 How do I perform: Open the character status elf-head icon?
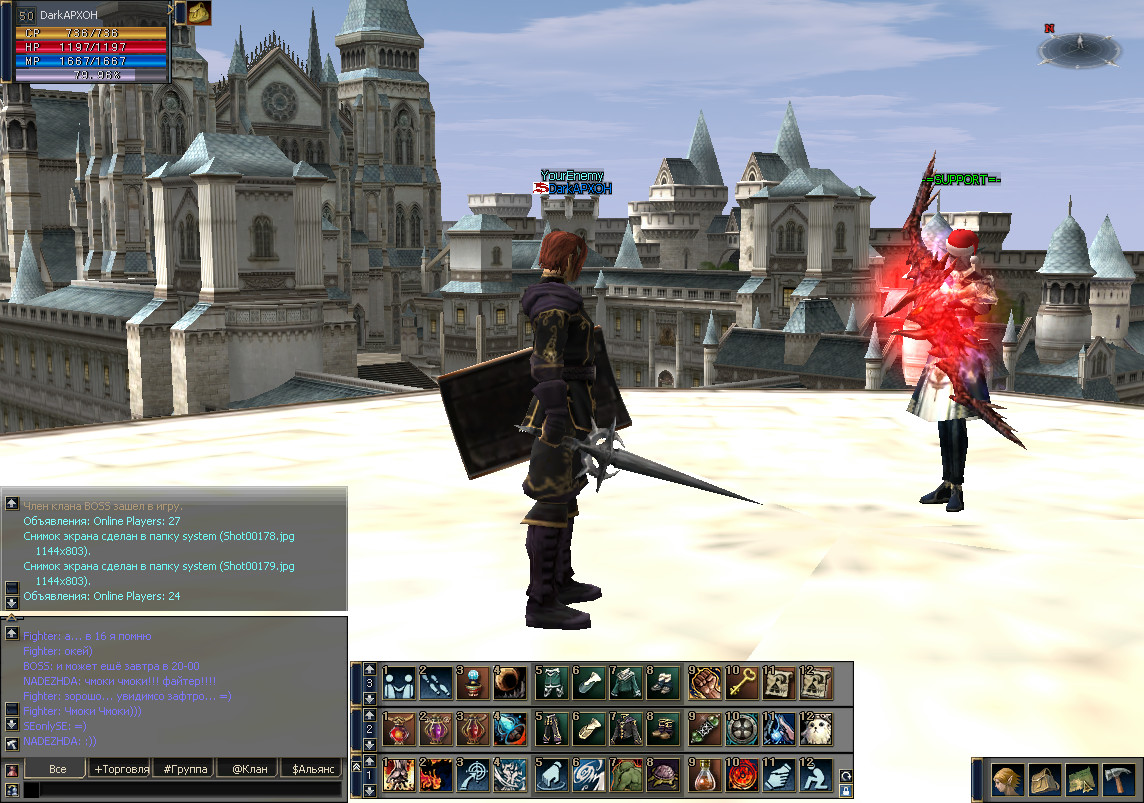click(1006, 778)
